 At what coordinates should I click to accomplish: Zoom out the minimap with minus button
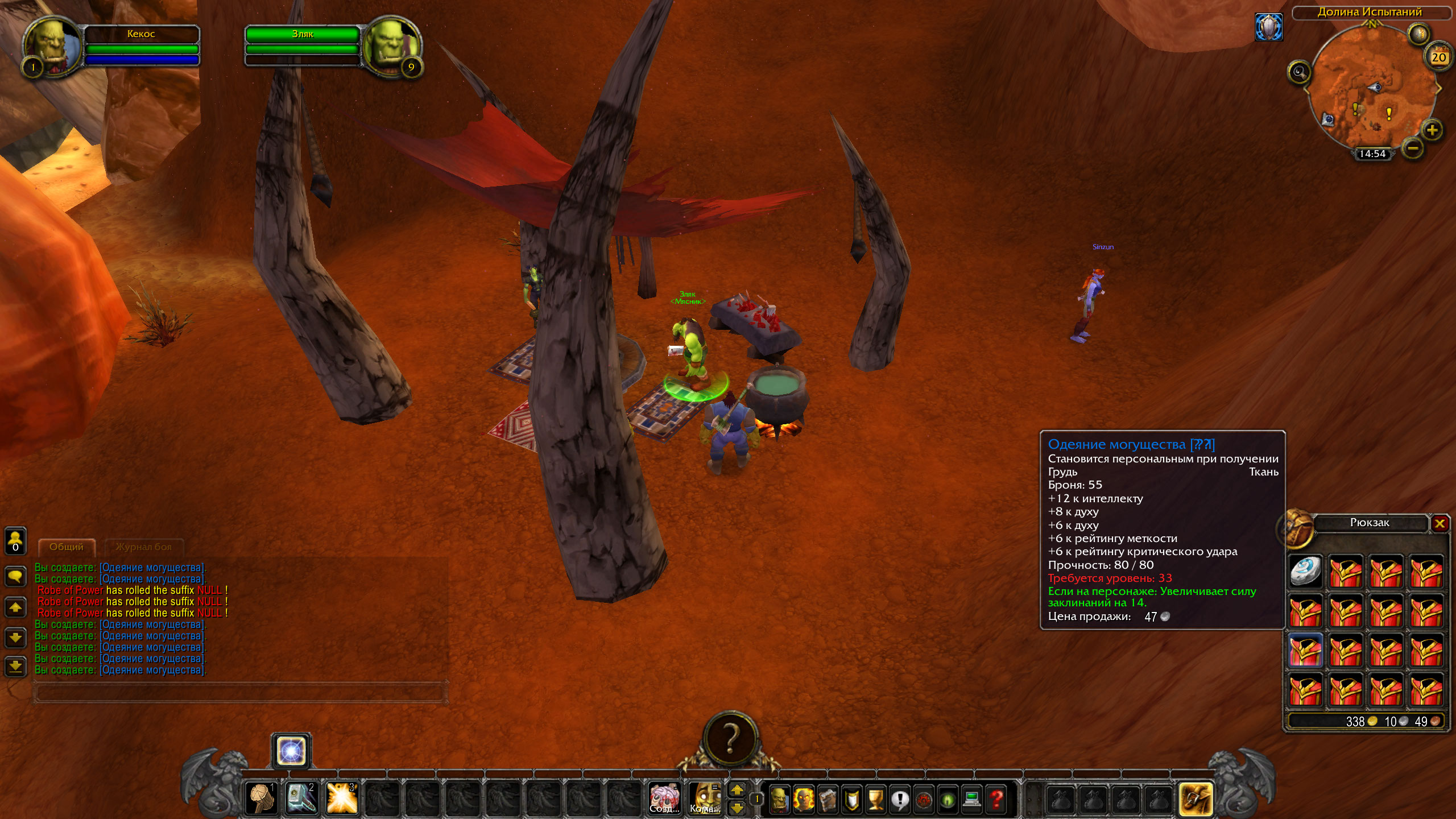pos(1413,149)
